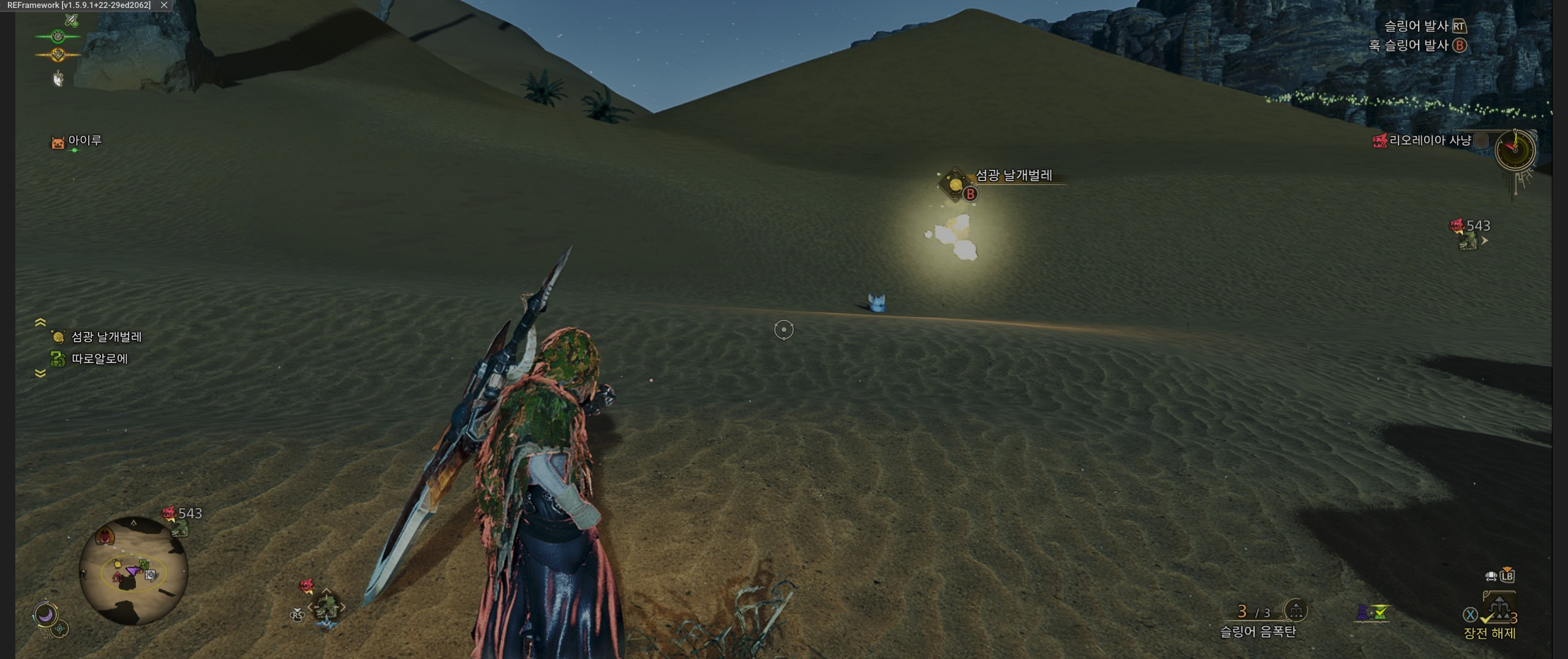Click the target monster icon near RS
This screenshot has height=659, width=1568.
point(326,608)
